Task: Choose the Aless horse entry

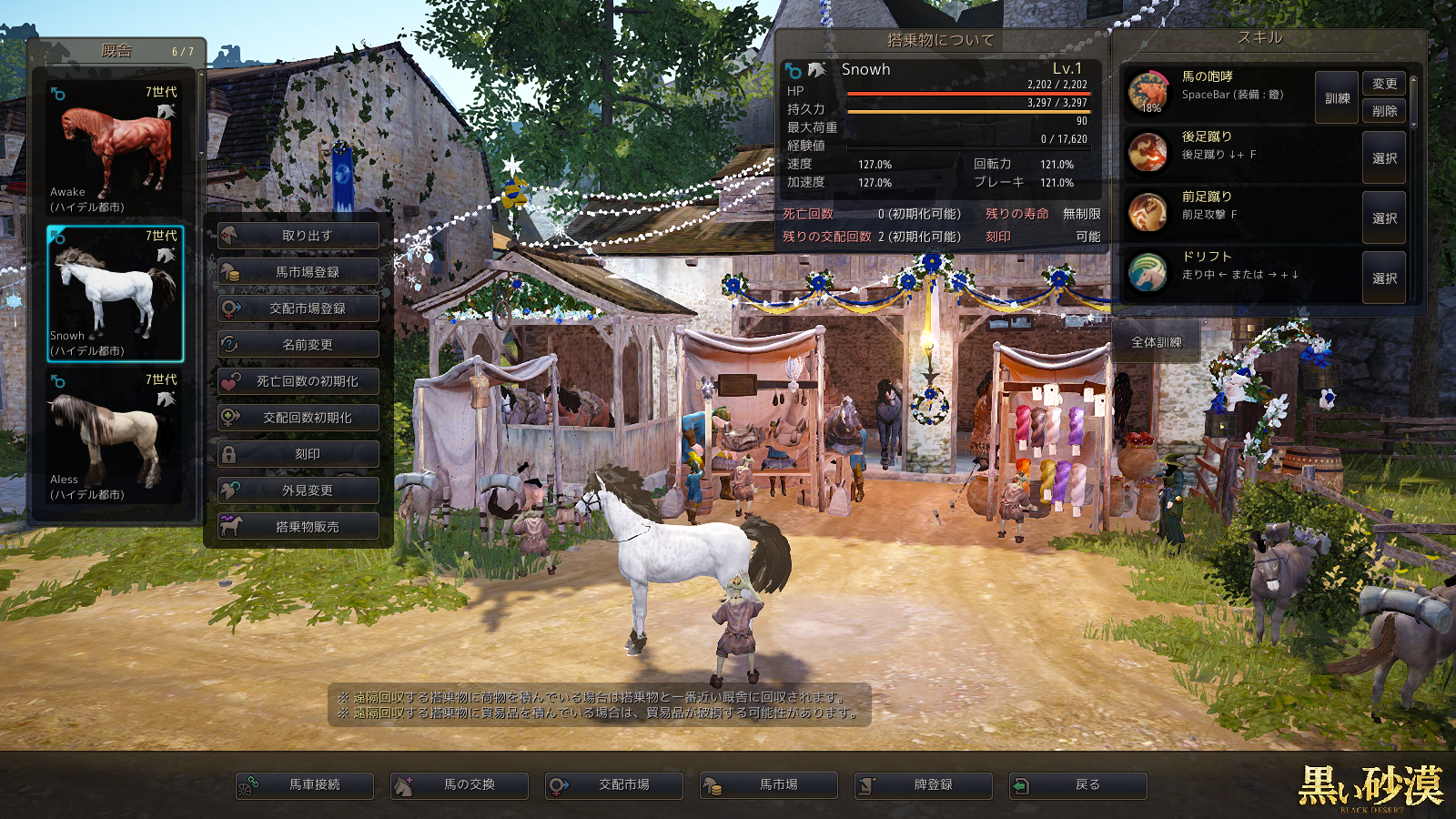Action: tap(115, 438)
